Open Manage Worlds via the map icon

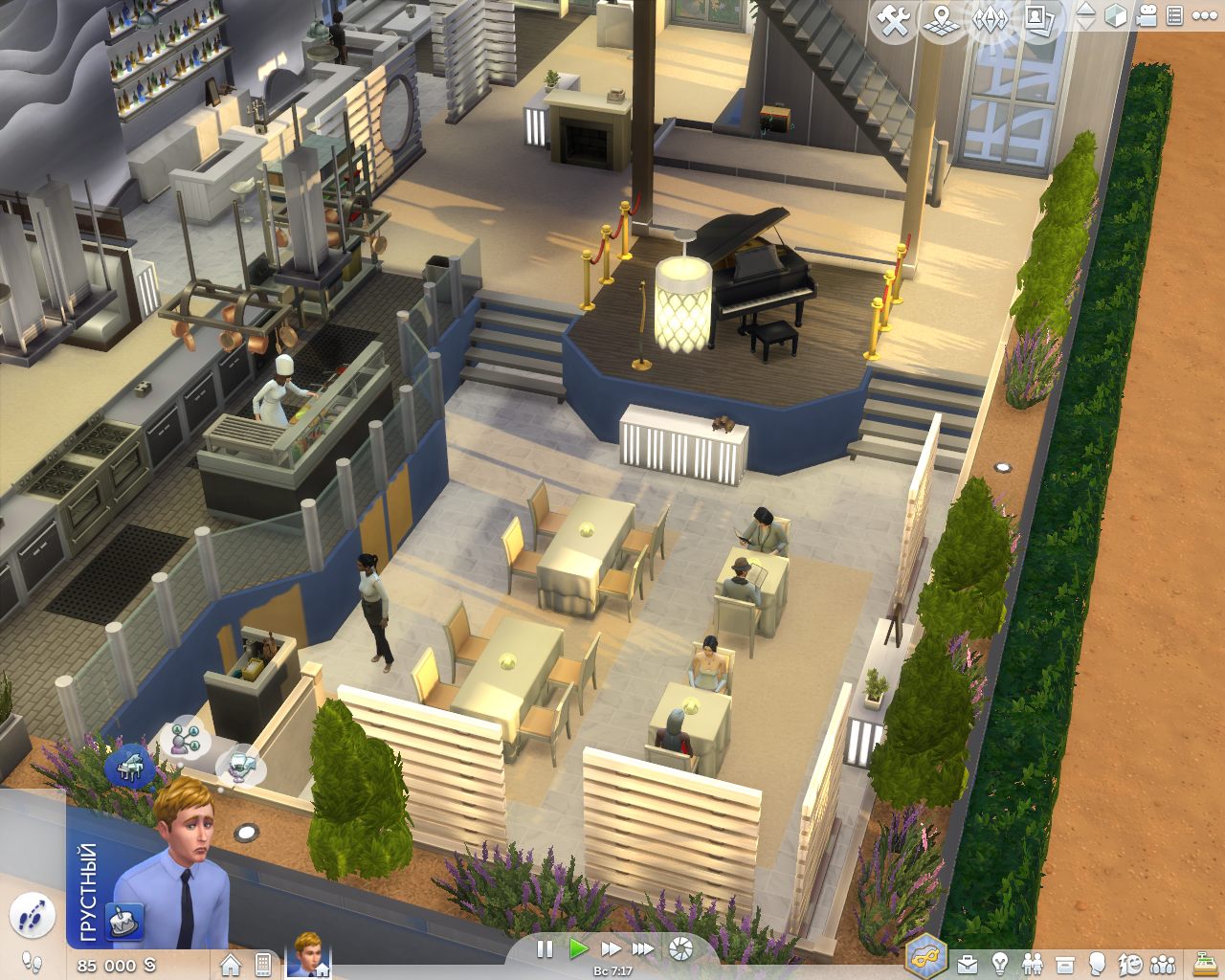(942, 21)
